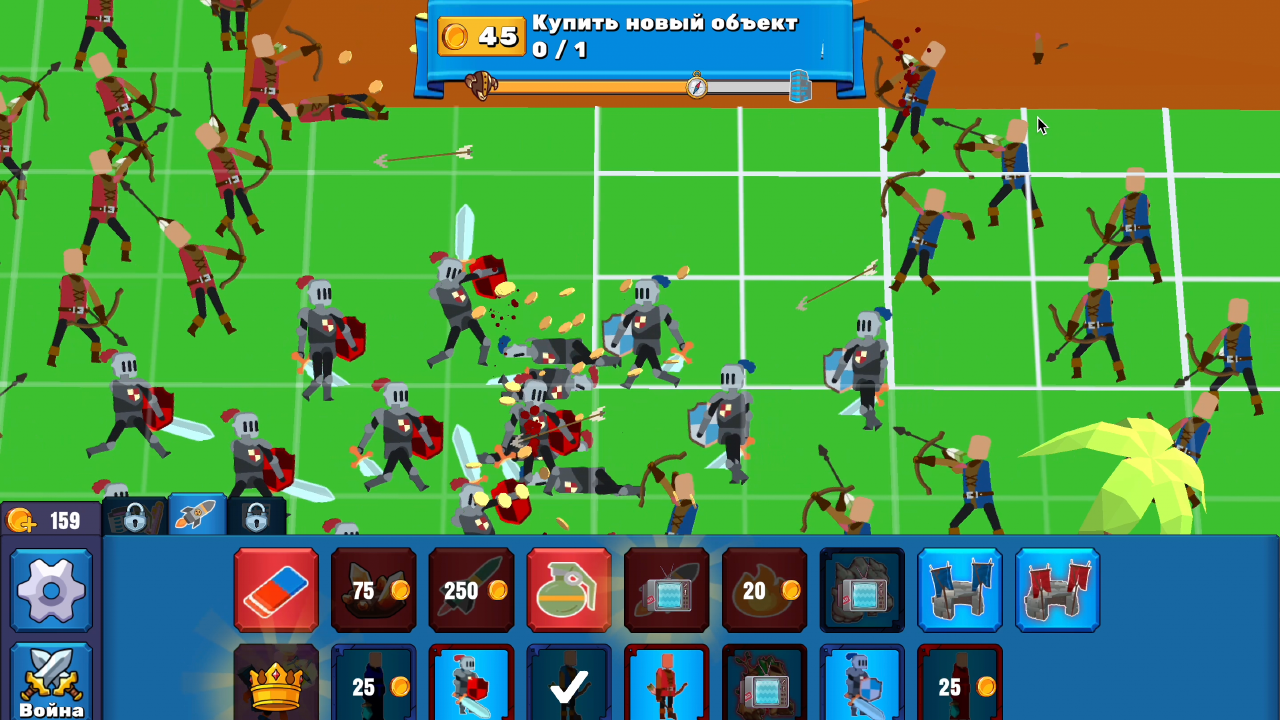Place the blue-flag castle object
Image resolution: width=1280 pixels, height=720 pixels.
[x=959, y=590]
